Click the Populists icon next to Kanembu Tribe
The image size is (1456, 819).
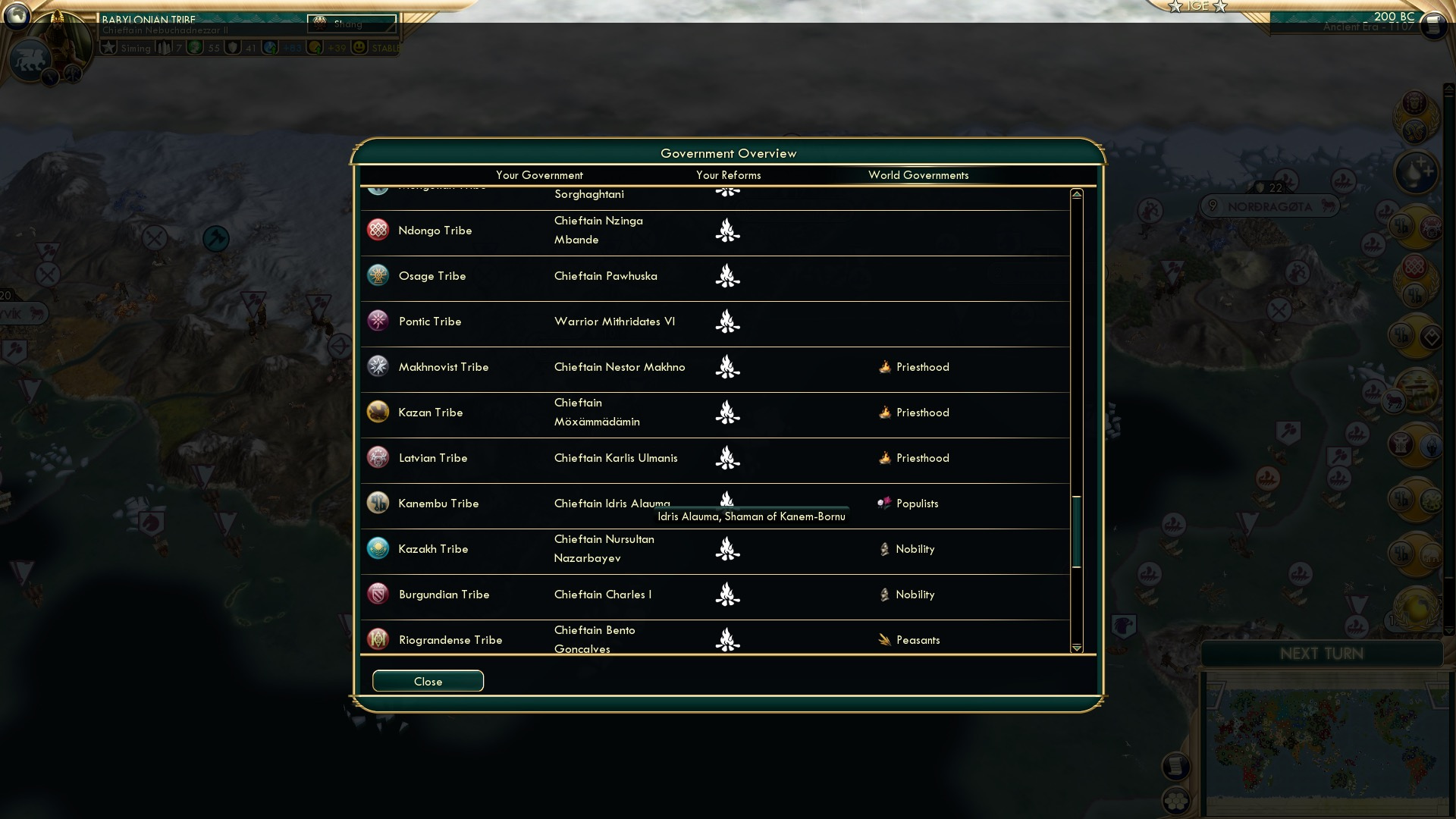pos(884,503)
